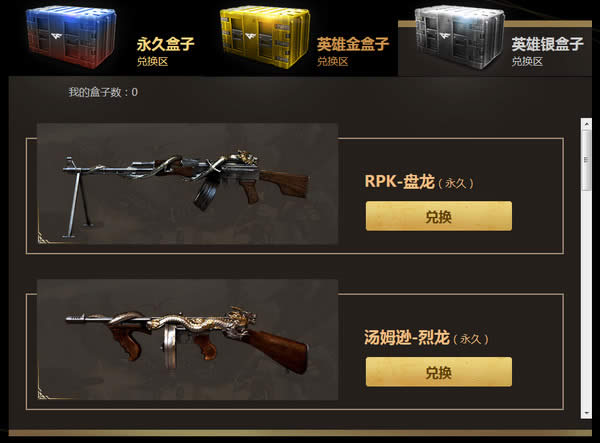Click the scroll-down arrow of the list
The width and height of the screenshot is (600, 443).
585,413
